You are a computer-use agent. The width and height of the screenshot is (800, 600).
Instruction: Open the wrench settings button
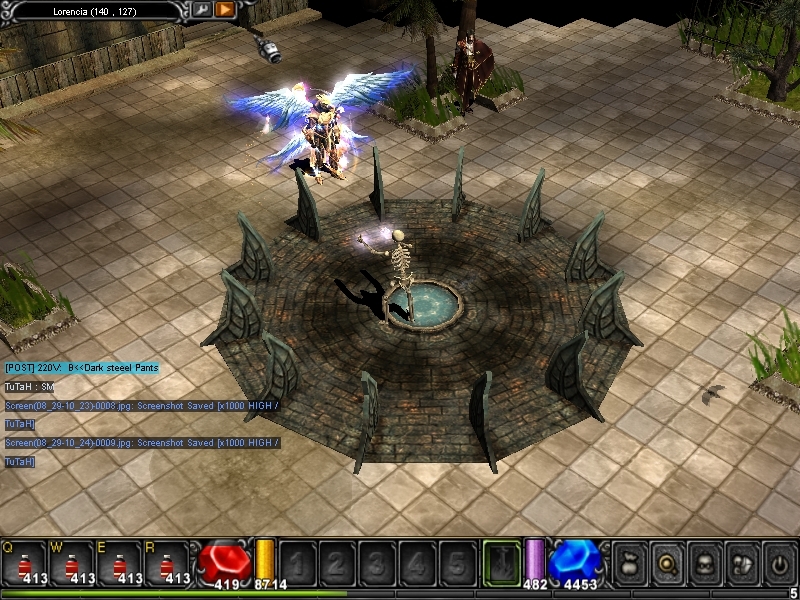point(202,10)
